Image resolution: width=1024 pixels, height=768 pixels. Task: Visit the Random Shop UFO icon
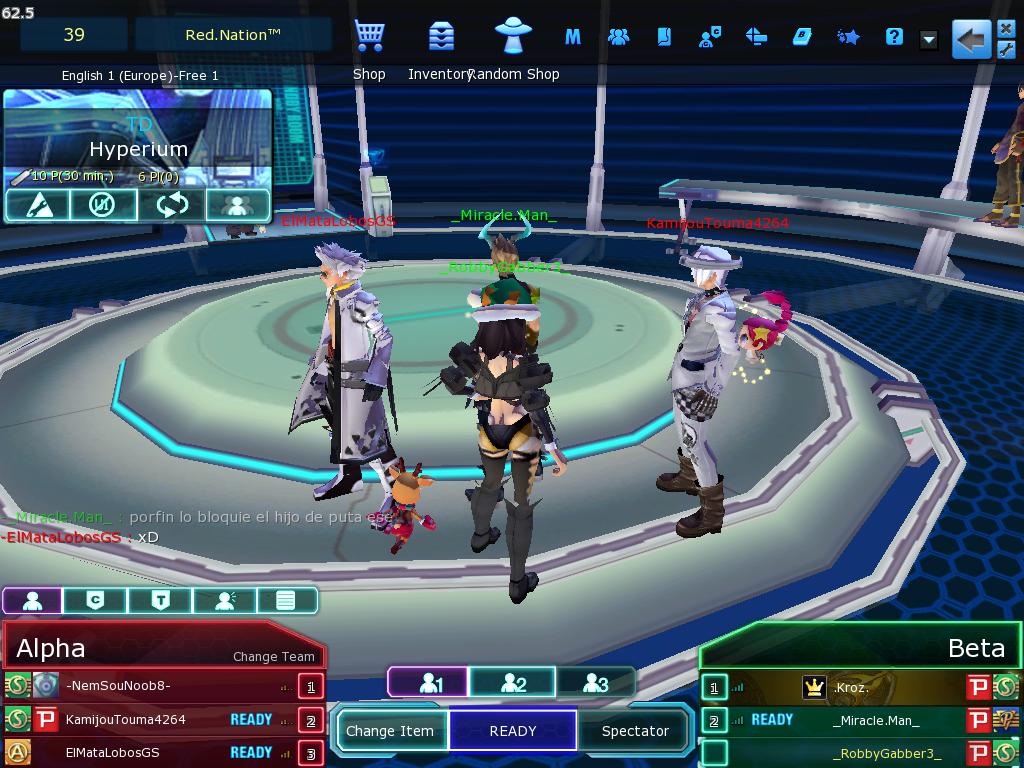click(514, 37)
